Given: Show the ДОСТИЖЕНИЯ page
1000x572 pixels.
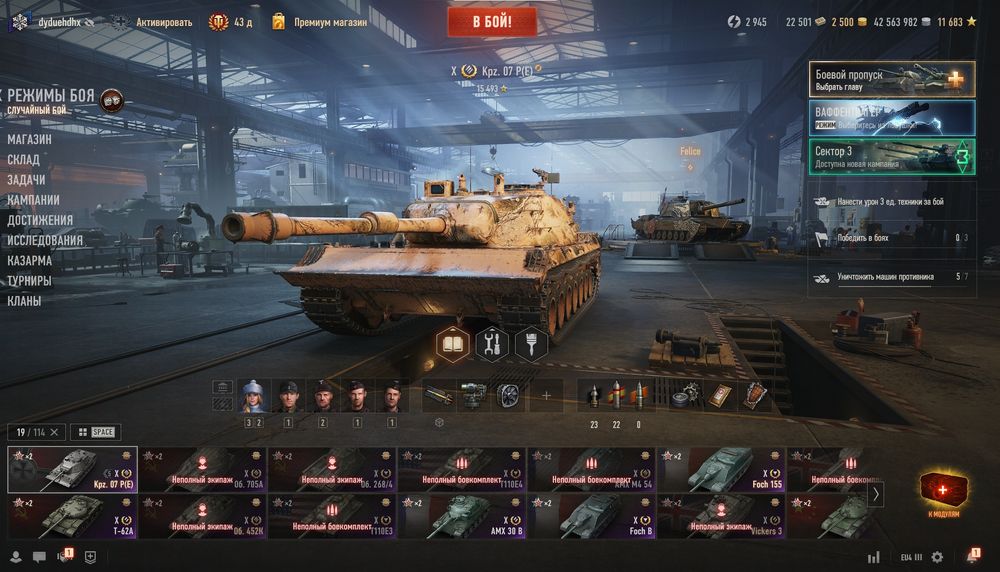Looking at the screenshot, I should (40, 220).
